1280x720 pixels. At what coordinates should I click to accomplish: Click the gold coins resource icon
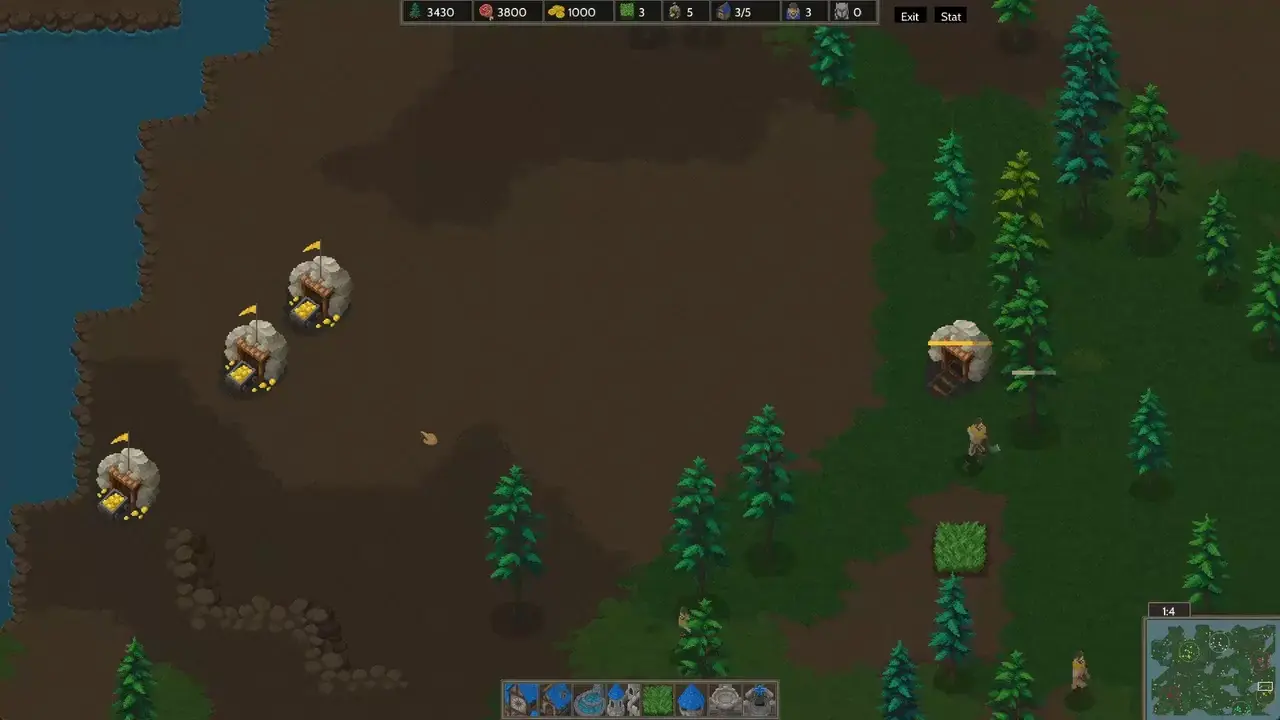(x=556, y=12)
